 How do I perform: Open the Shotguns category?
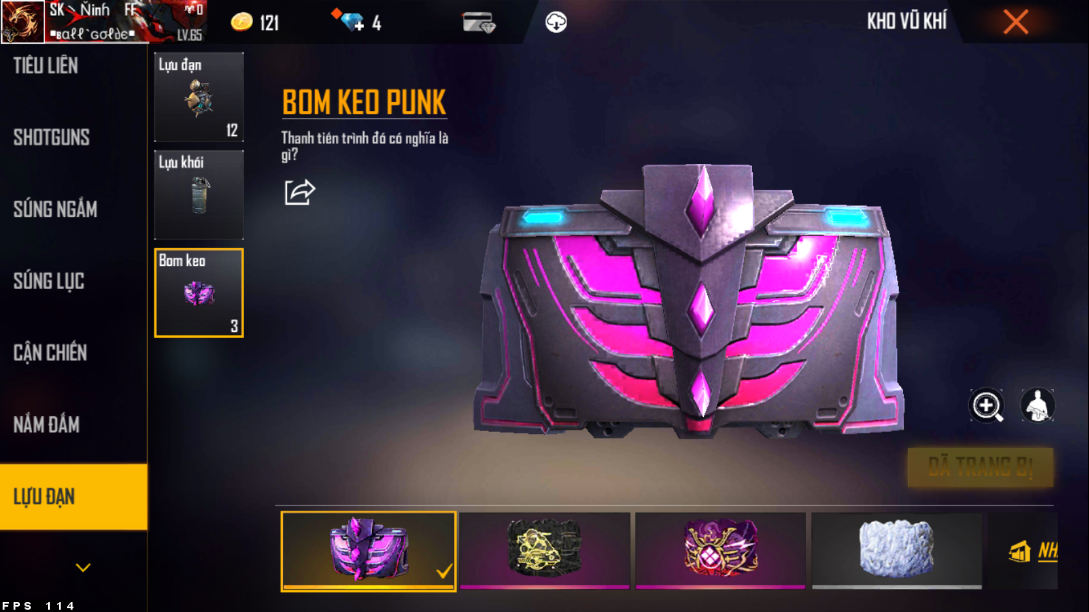52,138
